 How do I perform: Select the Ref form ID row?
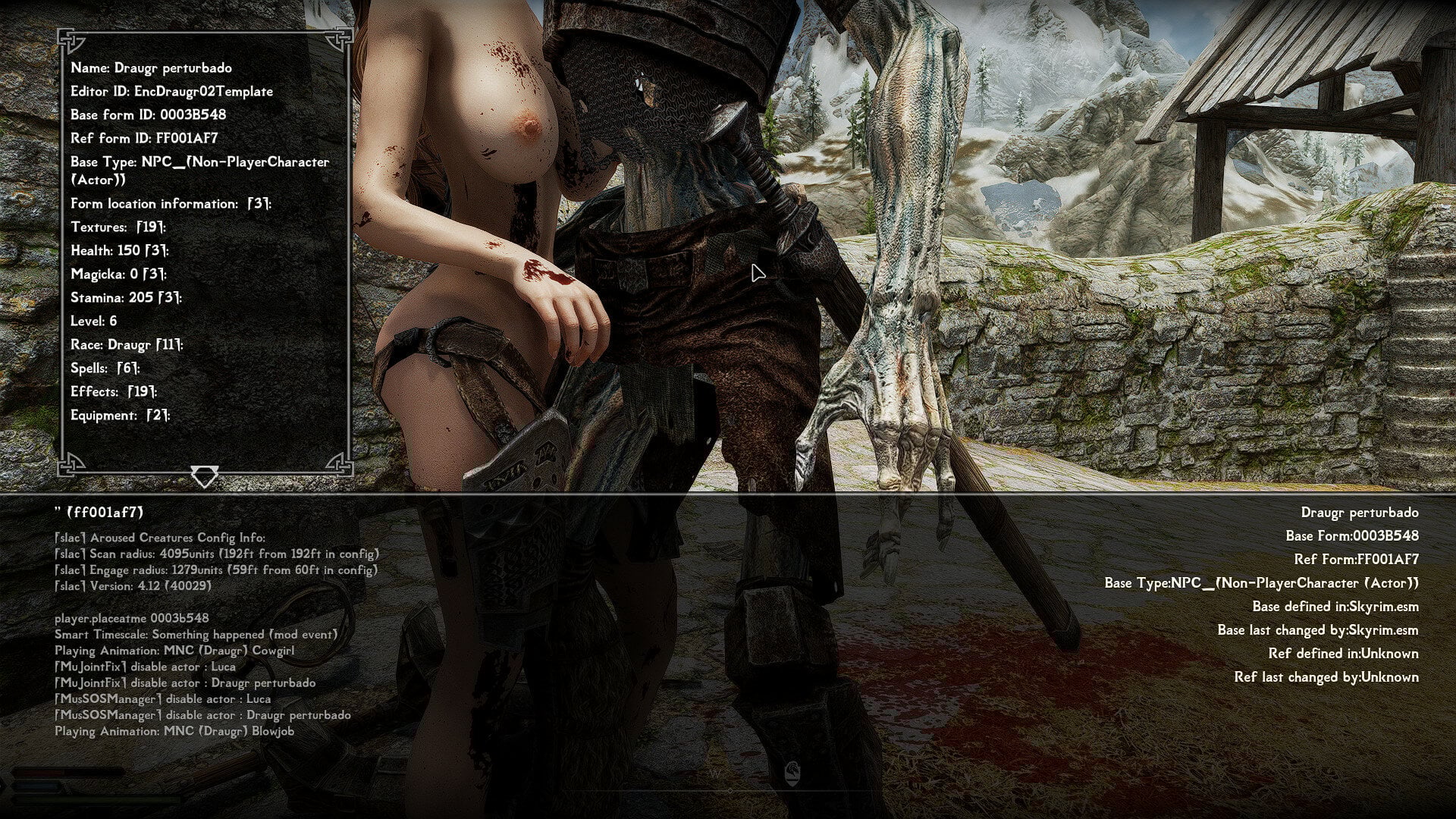[144, 139]
